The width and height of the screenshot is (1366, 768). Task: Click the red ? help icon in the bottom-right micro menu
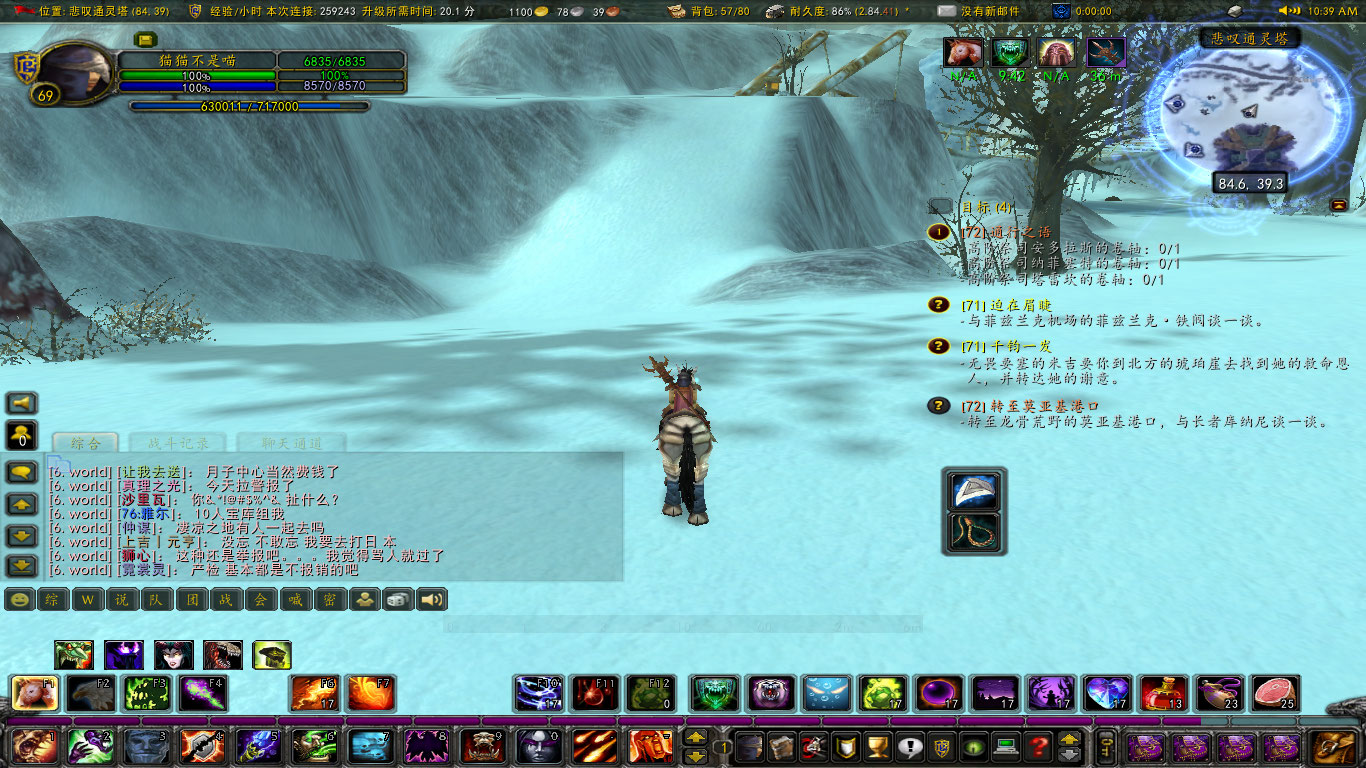pyautogui.click(x=1040, y=746)
